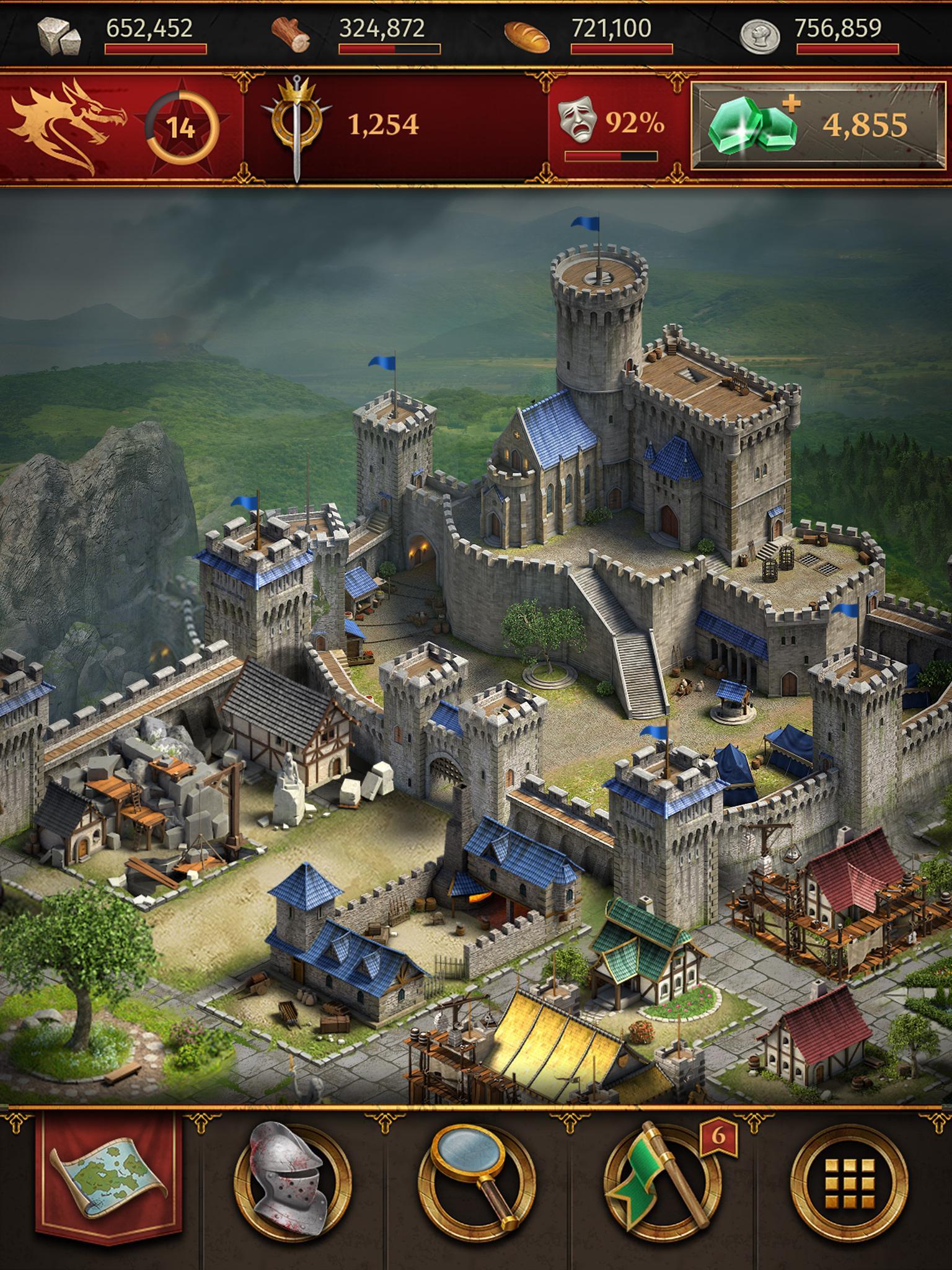Tap the silver coin resource icon

(759, 35)
